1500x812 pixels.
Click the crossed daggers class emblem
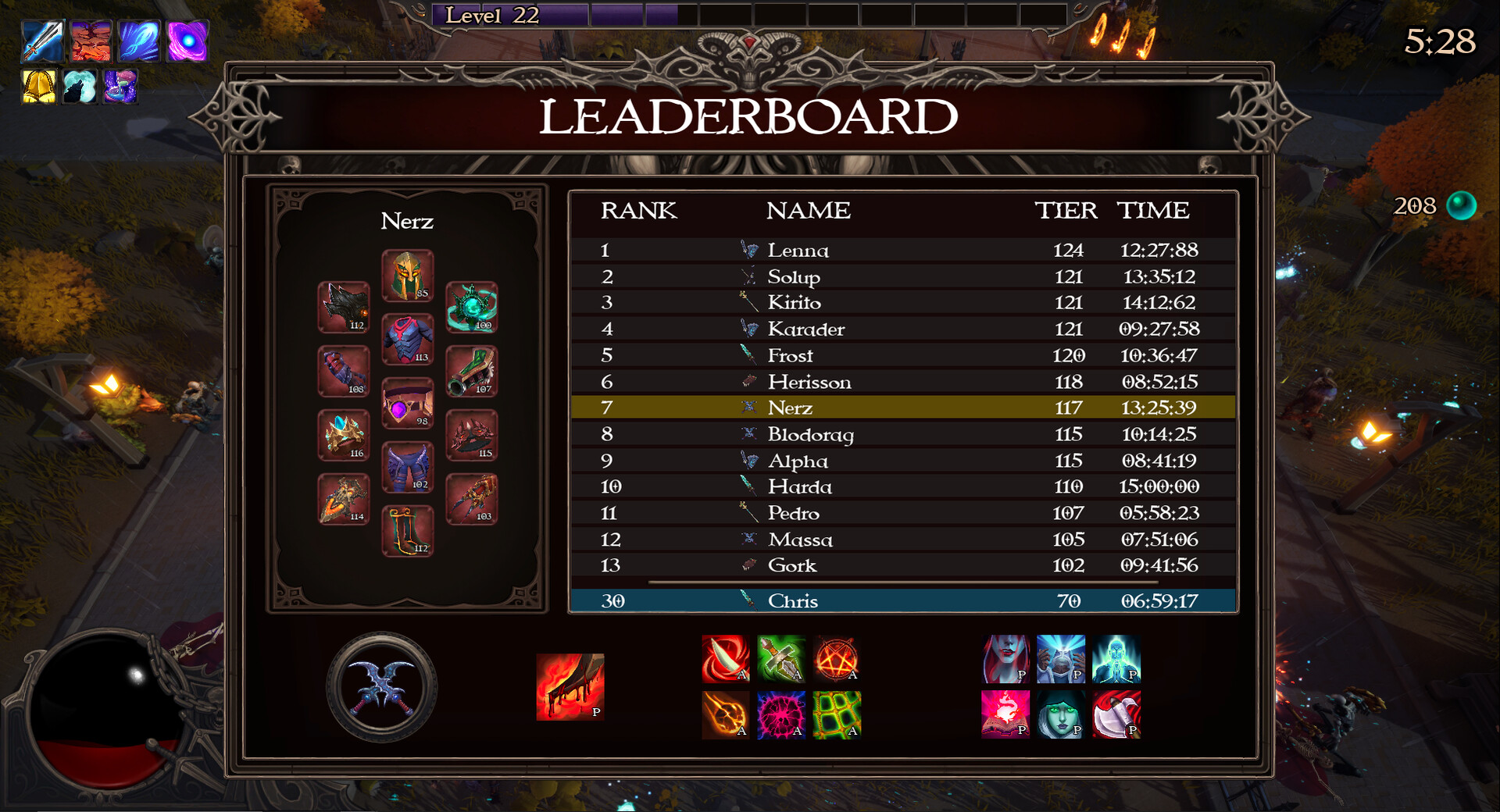coord(380,686)
